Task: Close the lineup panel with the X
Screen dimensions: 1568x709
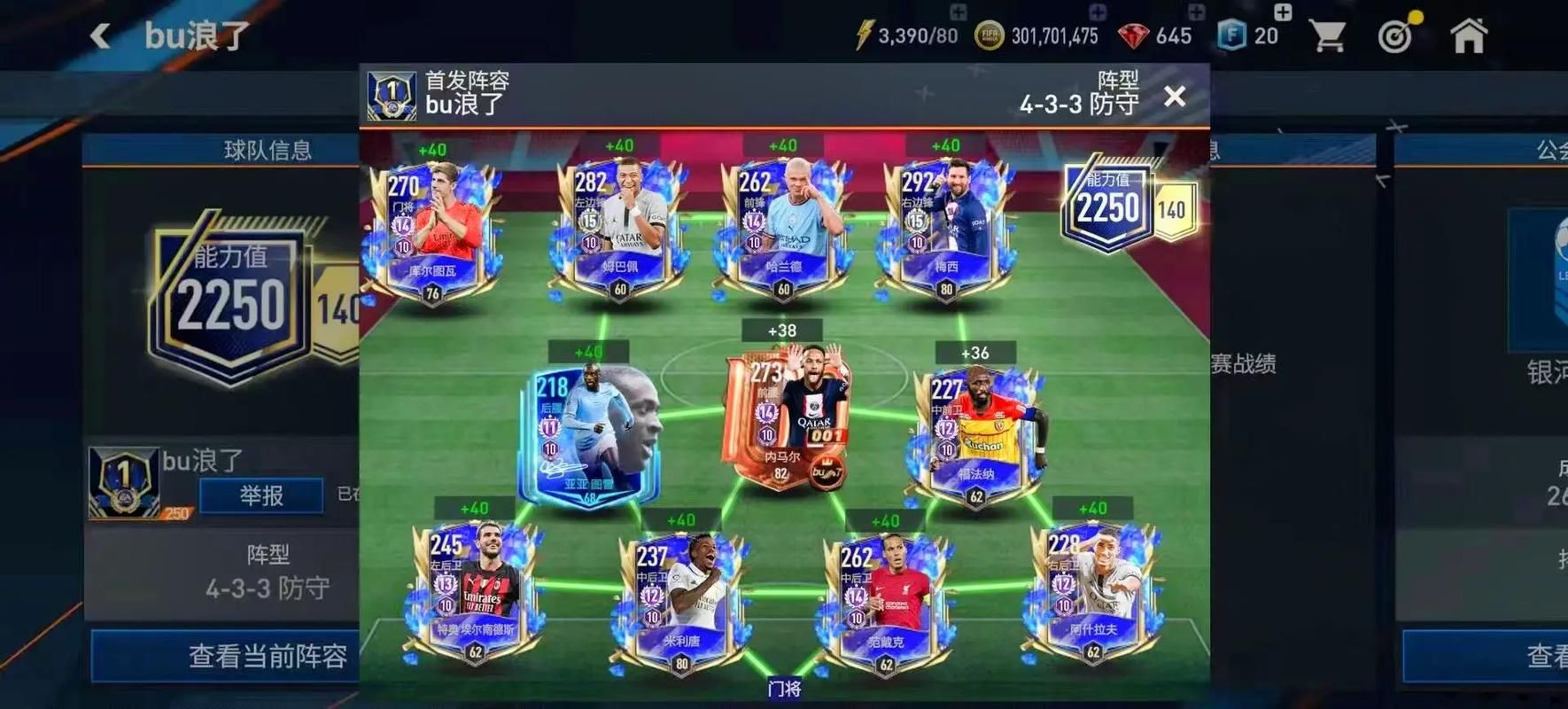Action: (x=1175, y=96)
